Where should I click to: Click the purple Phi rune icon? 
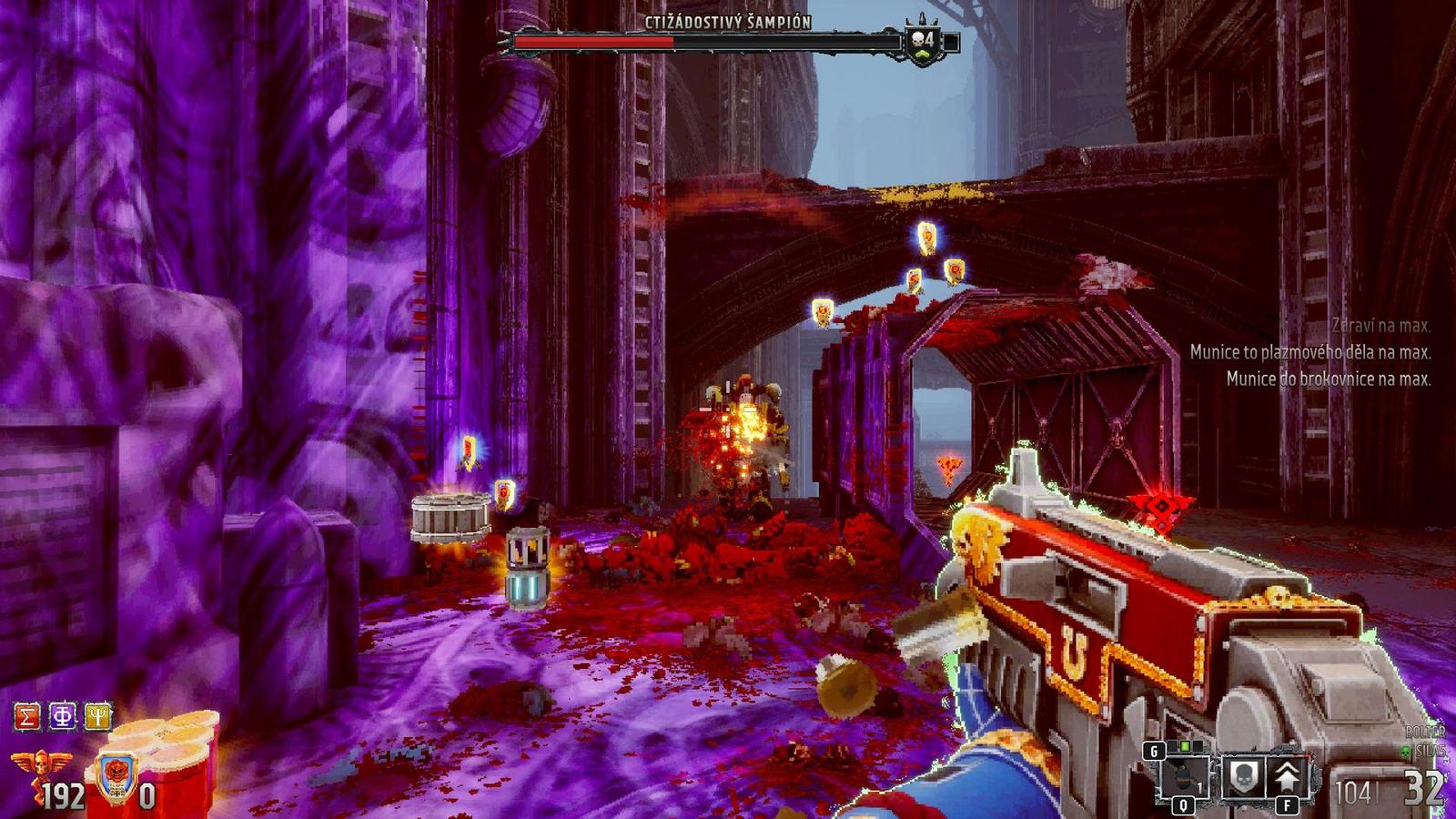tap(64, 716)
